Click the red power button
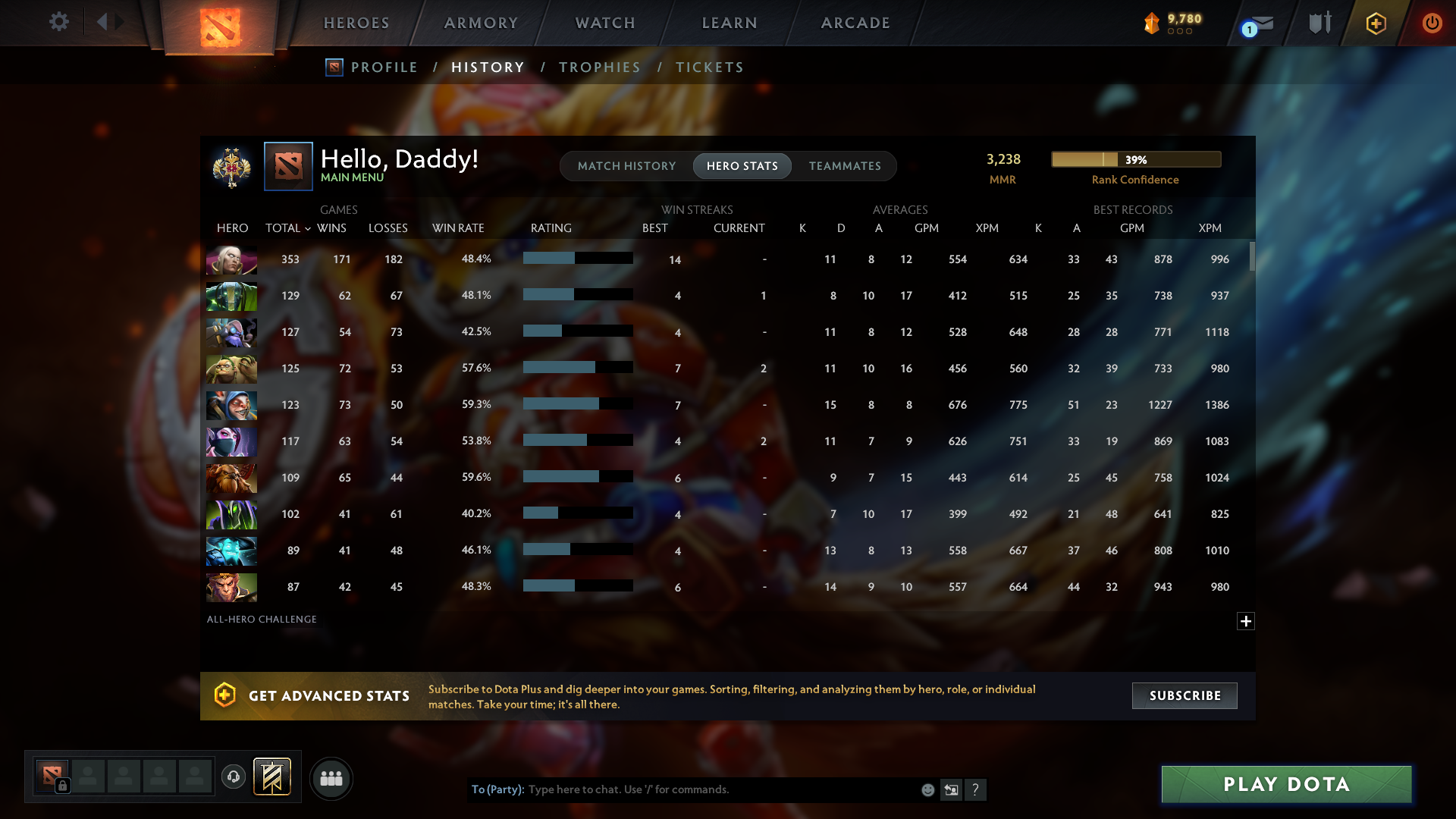 pyautogui.click(x=1432, y=23)
